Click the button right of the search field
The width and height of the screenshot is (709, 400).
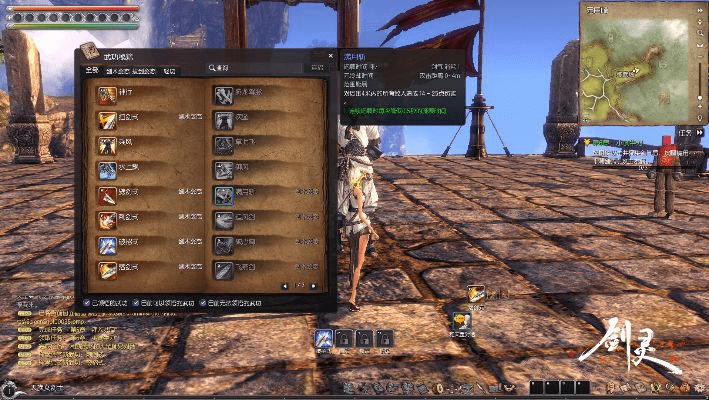click(317, 67)
